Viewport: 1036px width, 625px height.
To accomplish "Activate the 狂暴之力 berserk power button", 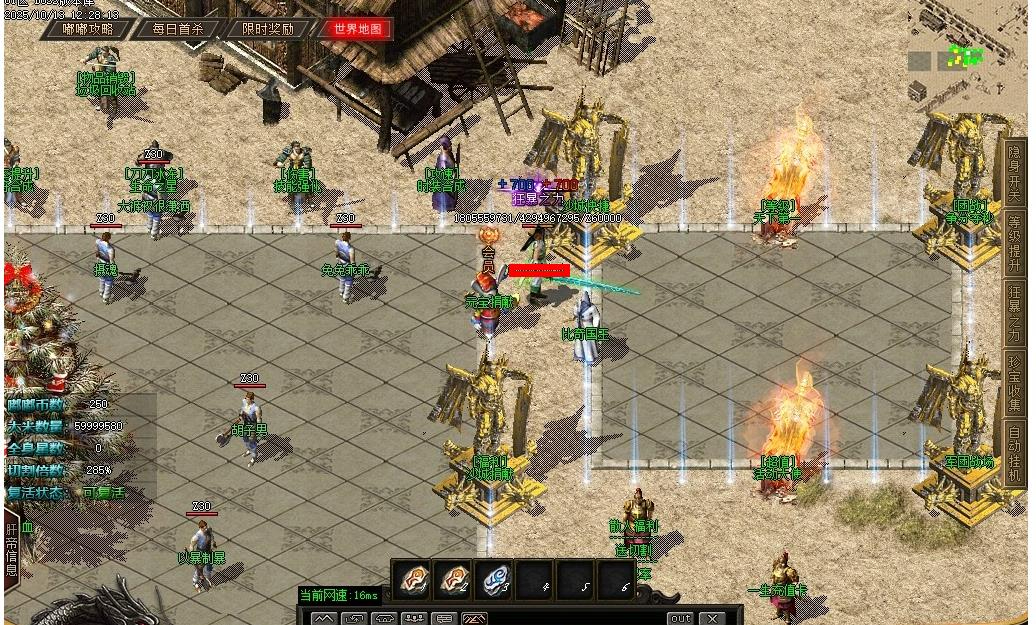I will [x=1014, y=311].
